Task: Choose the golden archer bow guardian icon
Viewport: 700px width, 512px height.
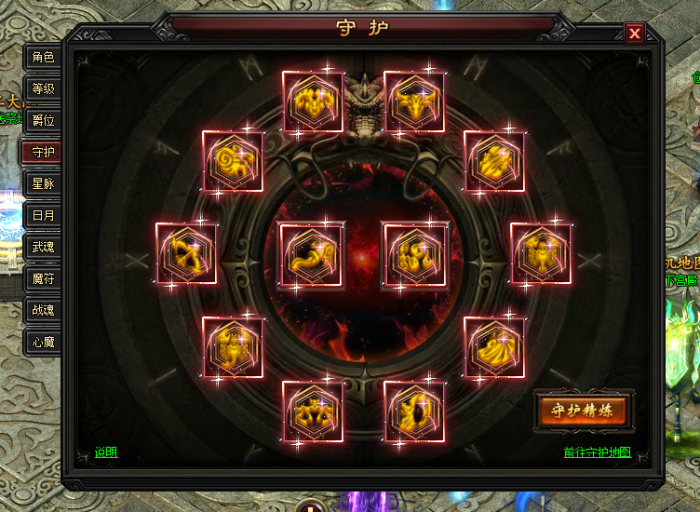Action: (x=187, y=253)
